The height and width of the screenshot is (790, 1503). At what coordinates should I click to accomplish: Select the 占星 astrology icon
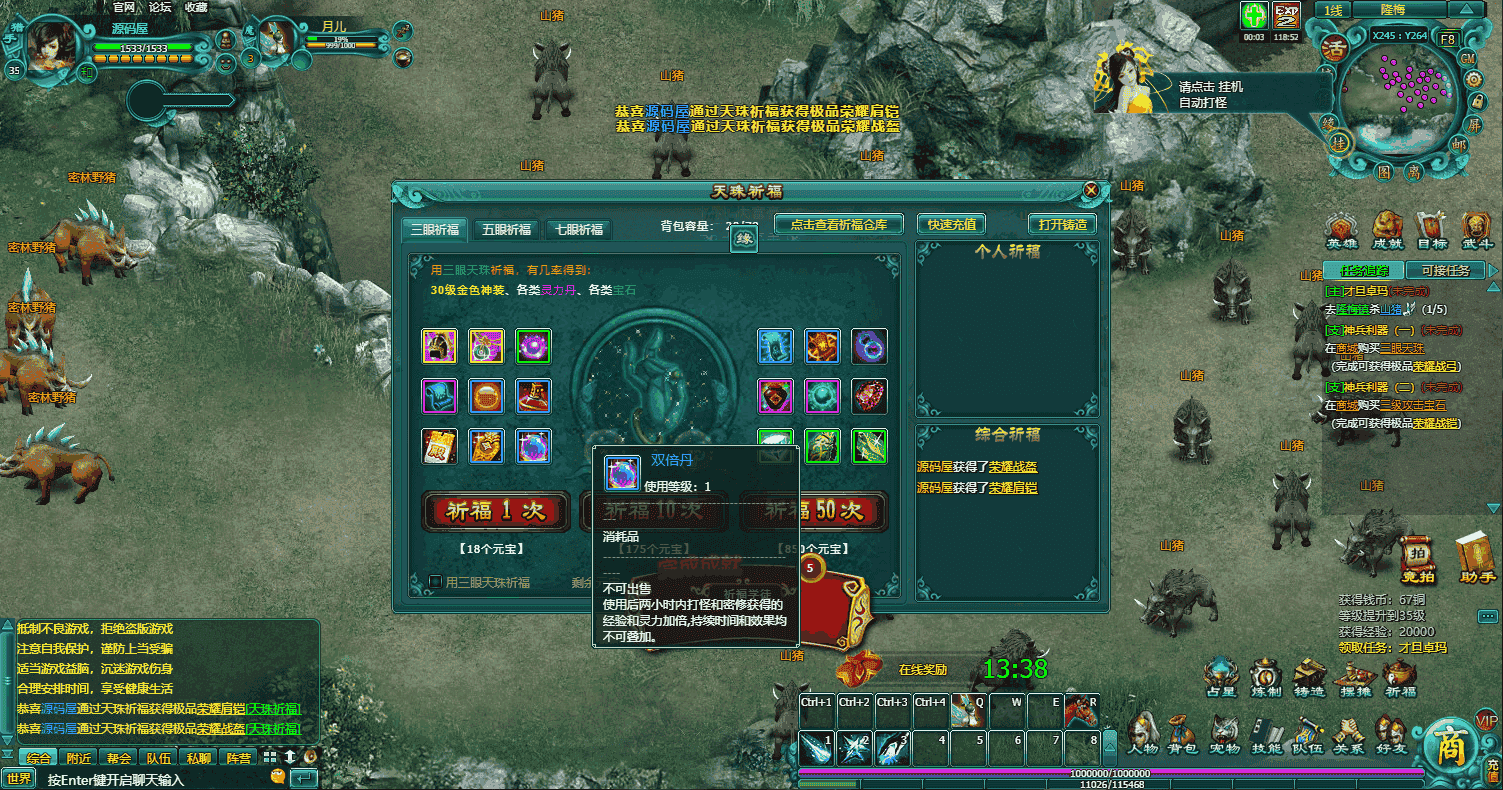[x=1221, y=677]
